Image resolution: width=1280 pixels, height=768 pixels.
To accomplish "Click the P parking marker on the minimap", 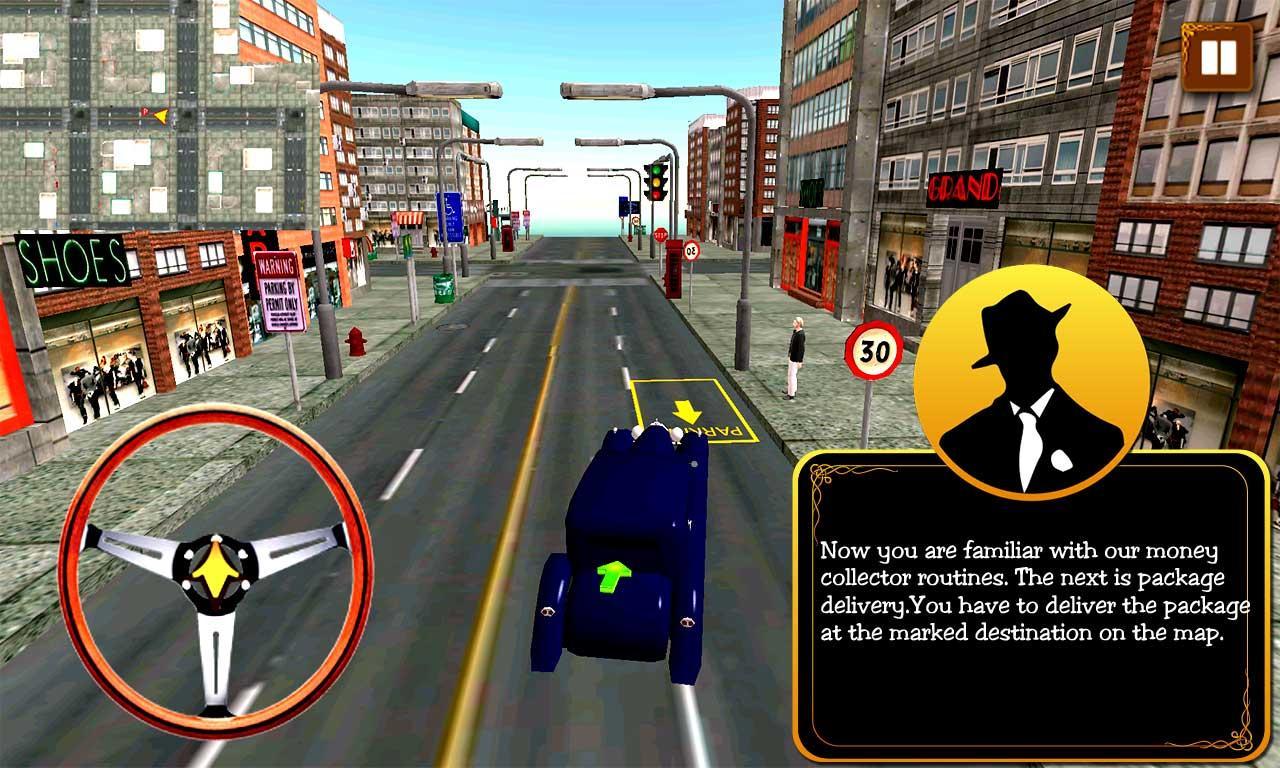I will [142, 111].
